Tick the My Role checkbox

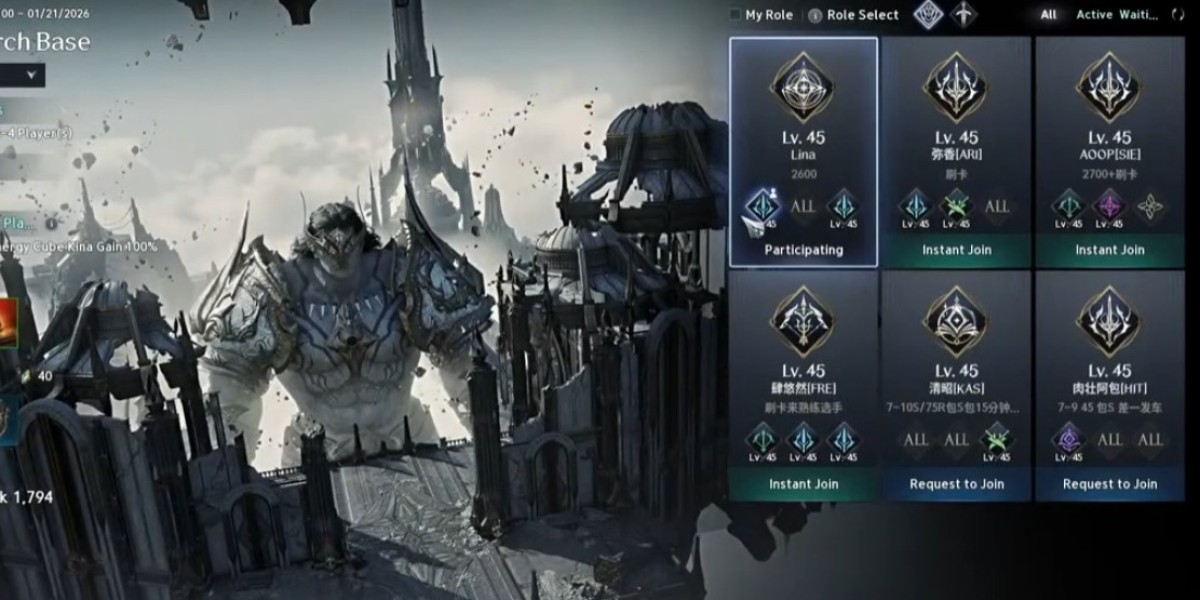pyautogui.click(x=736, y=15)
